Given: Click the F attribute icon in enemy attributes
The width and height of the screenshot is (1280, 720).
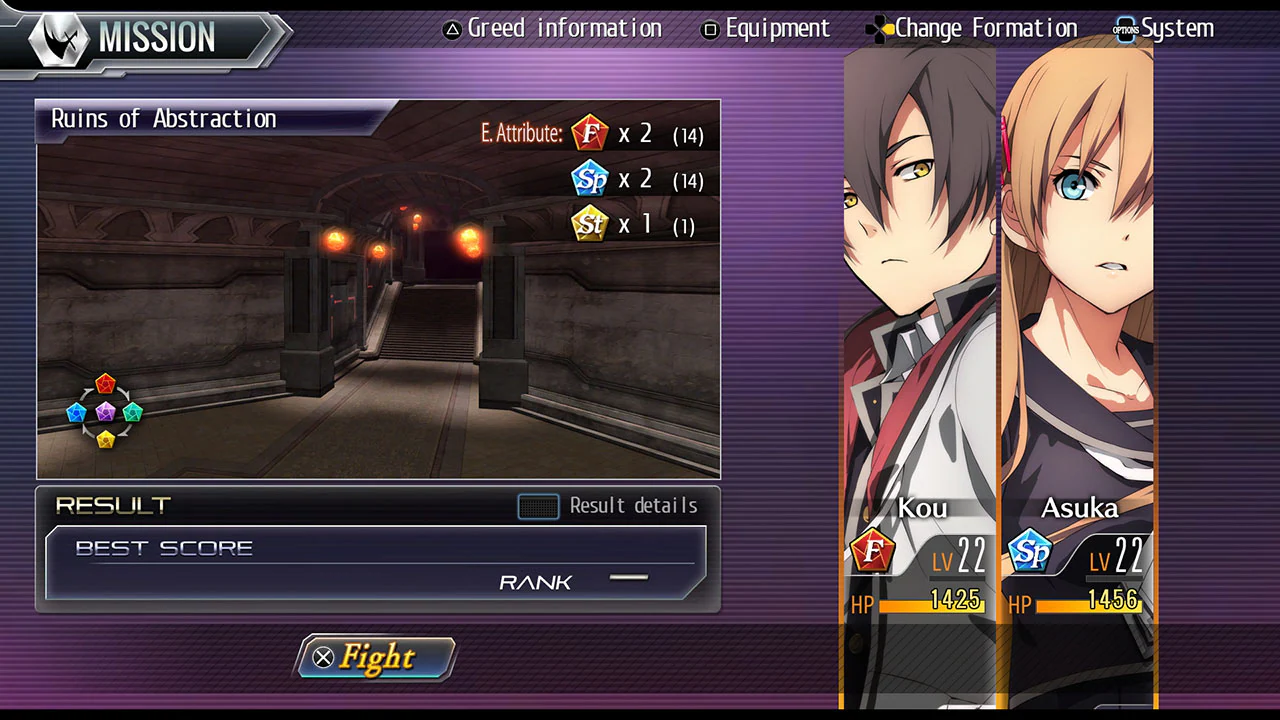Looking at the screenshot, I should pyautogui.click(x=589, y=133).
